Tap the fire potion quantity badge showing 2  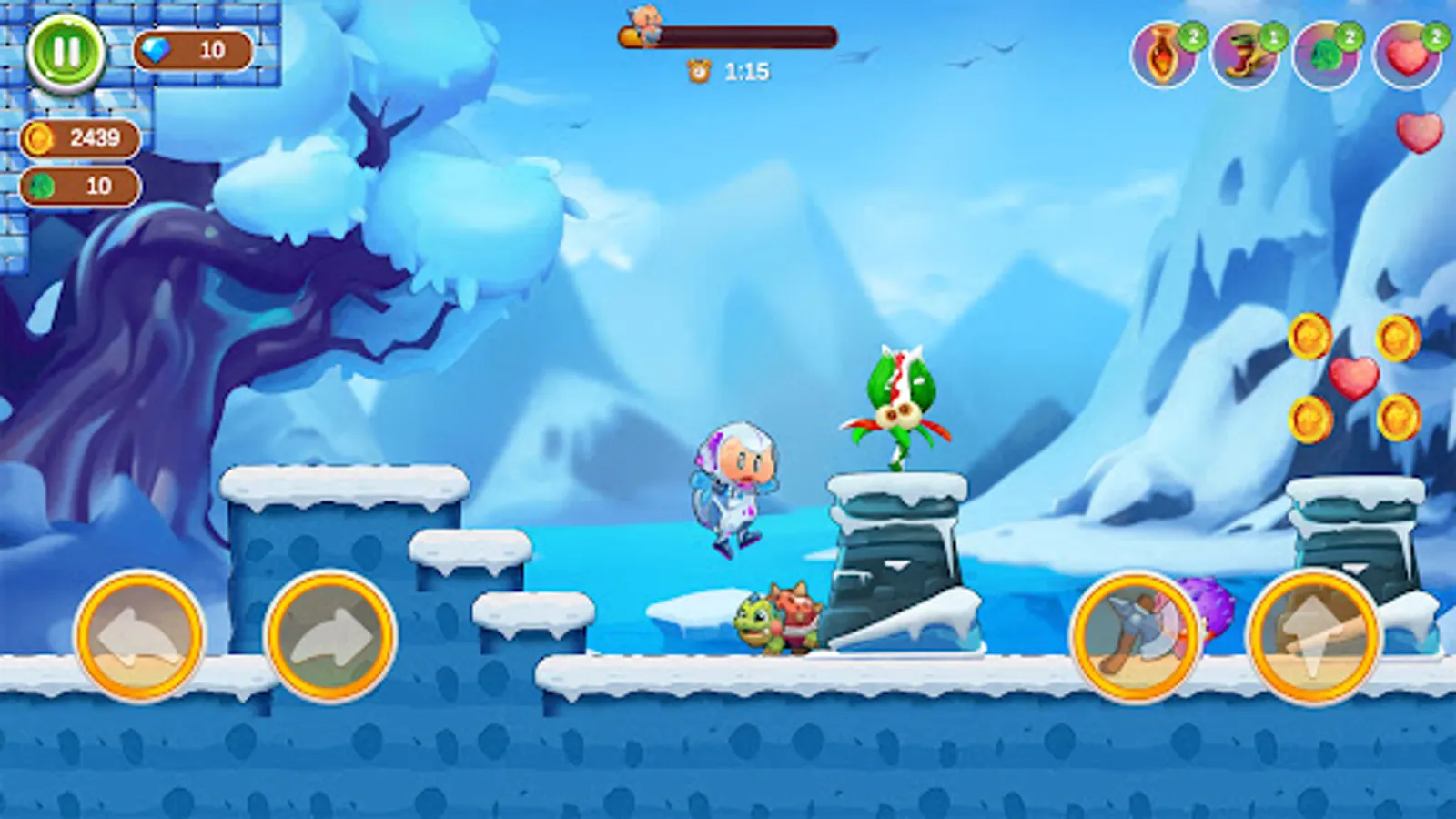pos(1192,38)
